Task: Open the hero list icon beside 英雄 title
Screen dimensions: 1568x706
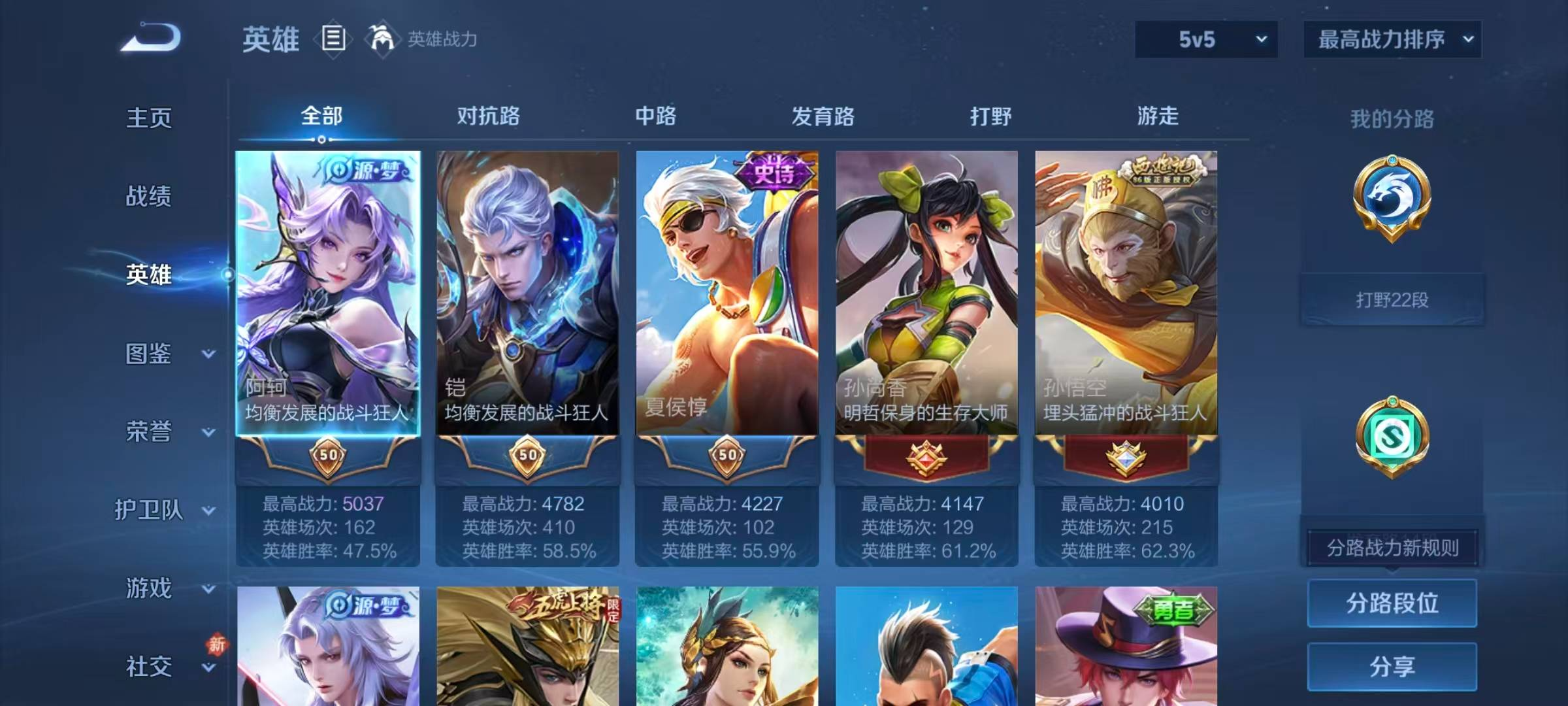Action: click(x=332, y=39)
